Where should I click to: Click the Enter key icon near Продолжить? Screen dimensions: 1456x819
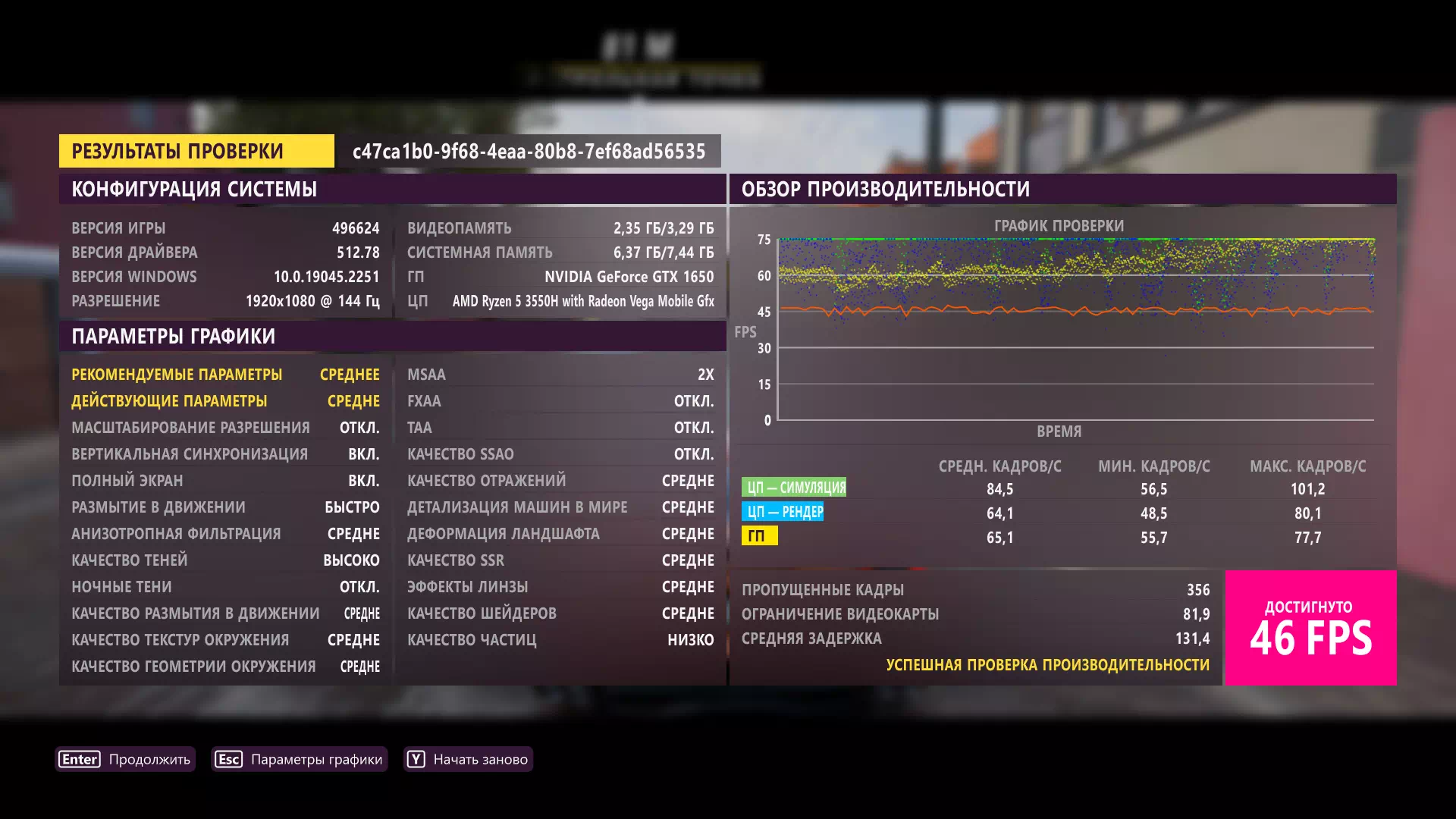click(79, 758)
